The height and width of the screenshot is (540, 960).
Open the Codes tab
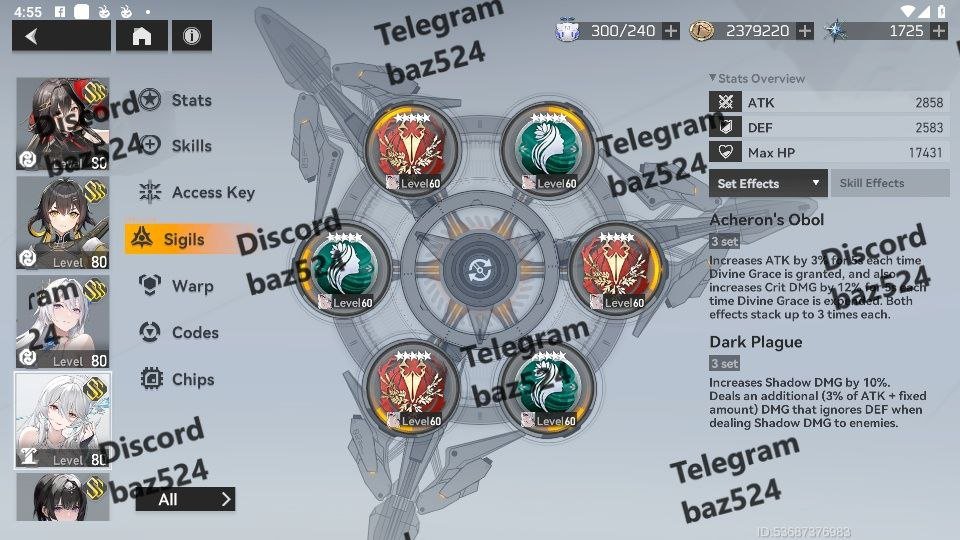tap(194, 333)
